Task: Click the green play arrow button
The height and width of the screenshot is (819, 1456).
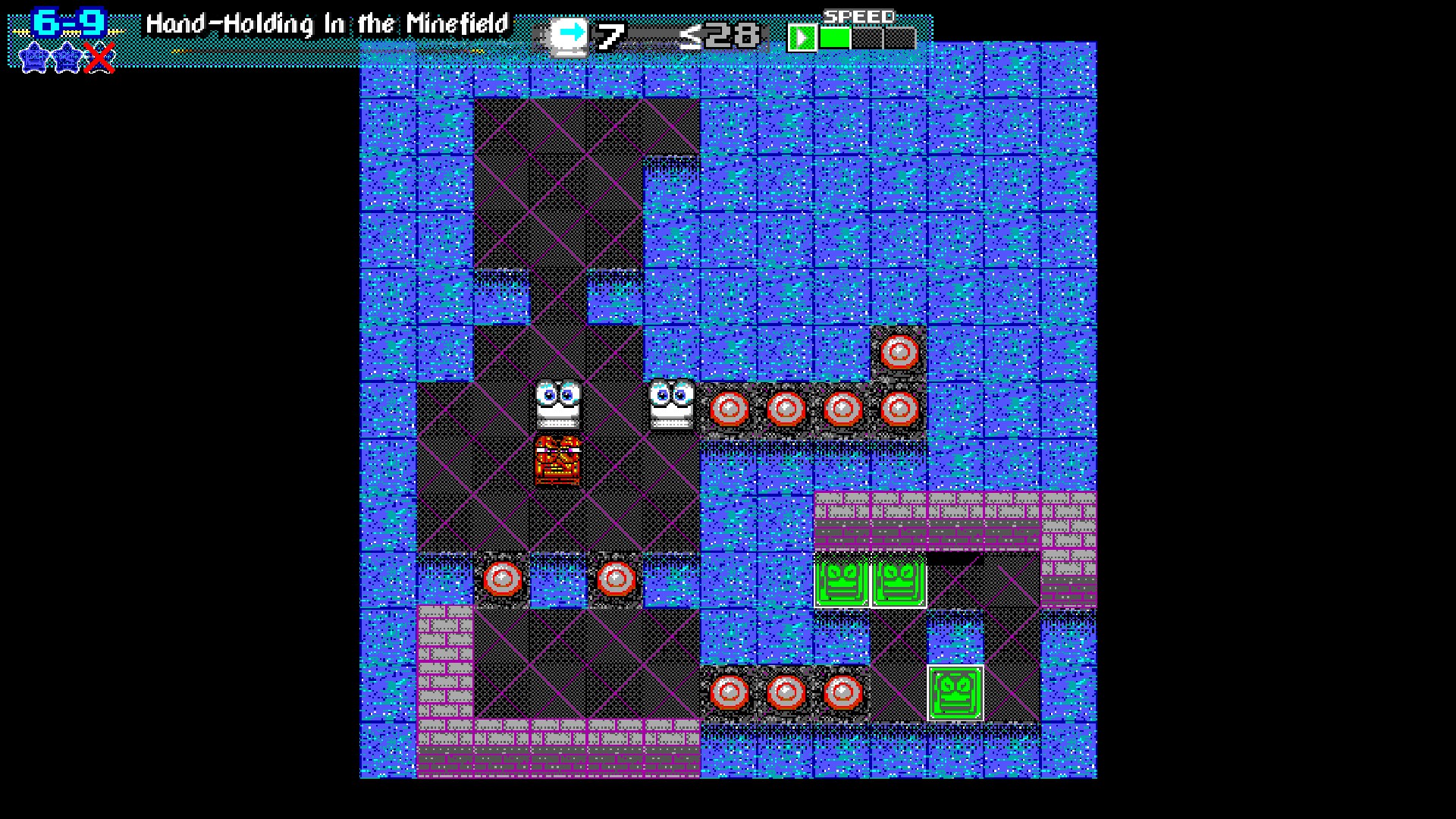Action: pyautogui.click(x=802, y=37)
